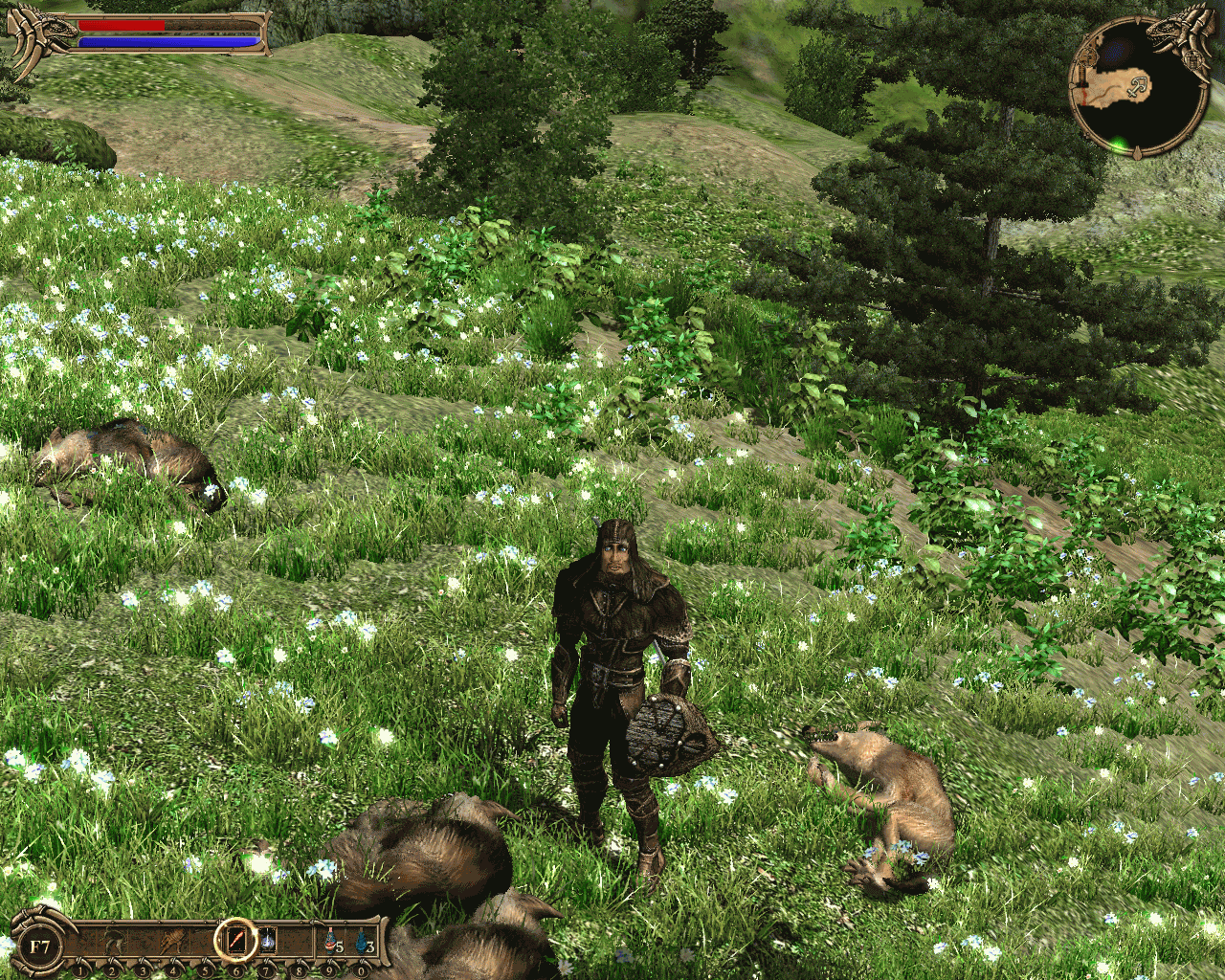This screenshot has height=980, width=1225.
Task: Select the faded claw hand slot in the hotbar
Action: tap(173, 942)
